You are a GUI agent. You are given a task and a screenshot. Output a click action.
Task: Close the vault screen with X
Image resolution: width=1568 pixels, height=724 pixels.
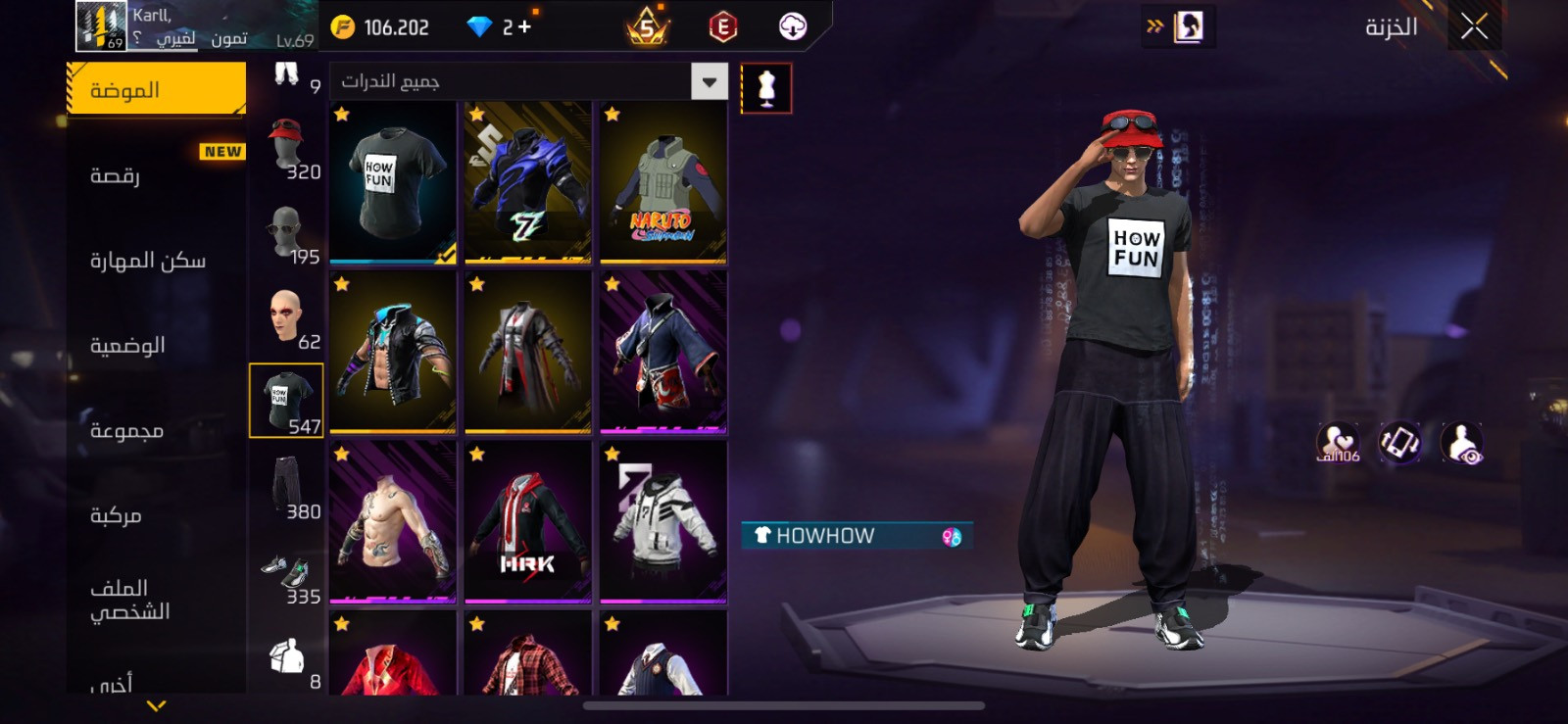click(x=1474, y=26)
